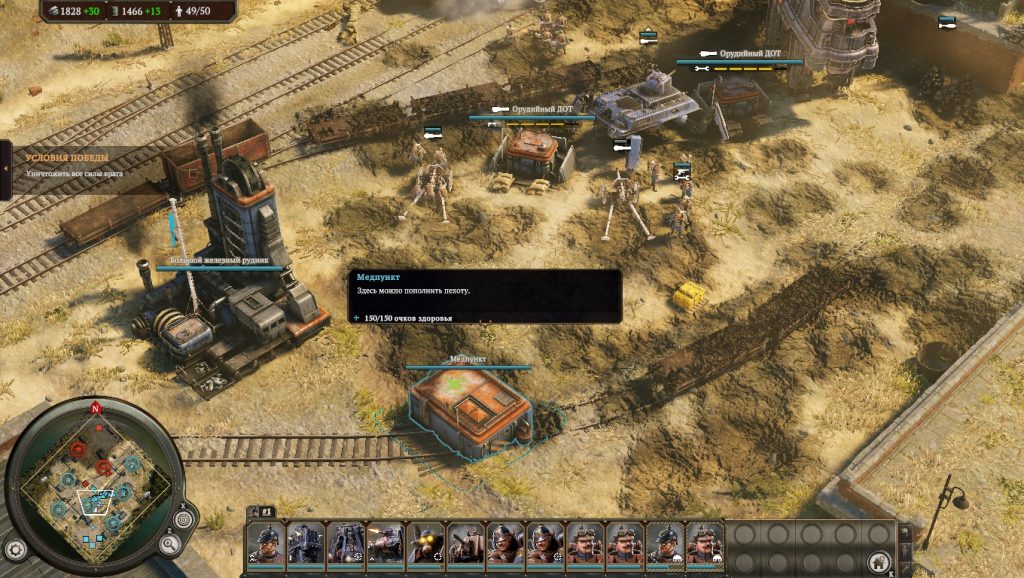Select the Медпункт building
Image resolution: width=1024 pixels, height=578 pixels.
[470, 408]
